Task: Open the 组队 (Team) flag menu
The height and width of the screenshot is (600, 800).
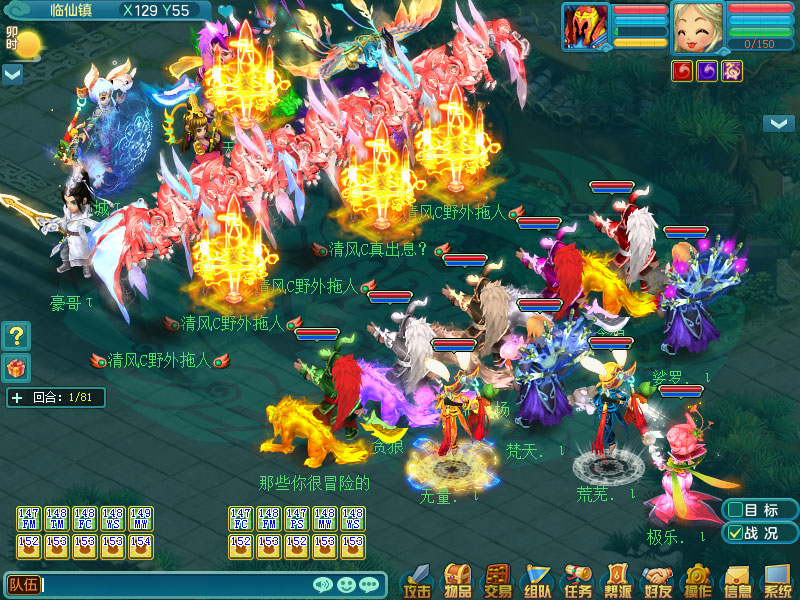Action: (x=538, y=579)
